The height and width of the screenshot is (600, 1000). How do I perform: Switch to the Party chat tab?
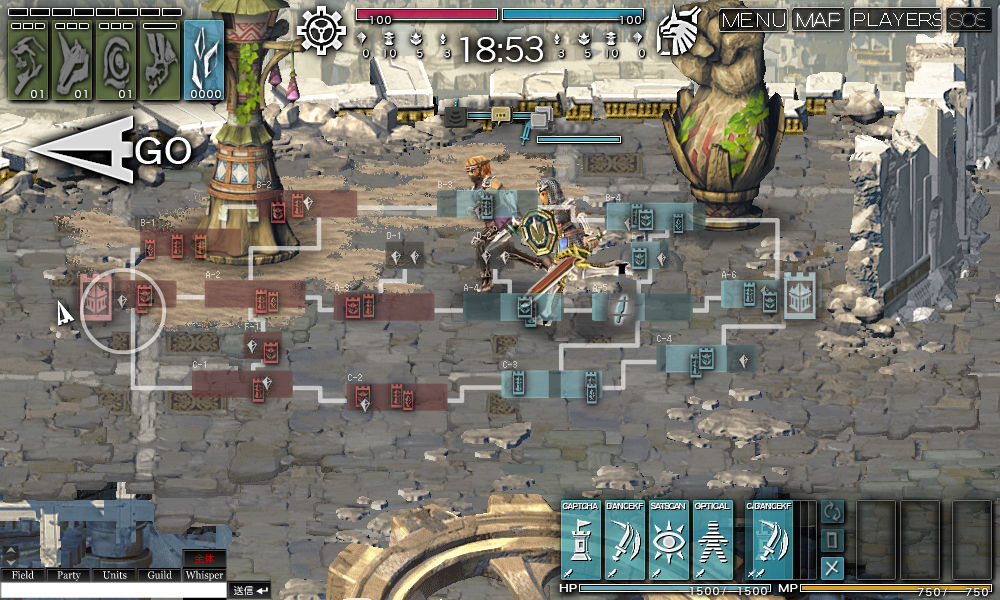coord(69,575)
